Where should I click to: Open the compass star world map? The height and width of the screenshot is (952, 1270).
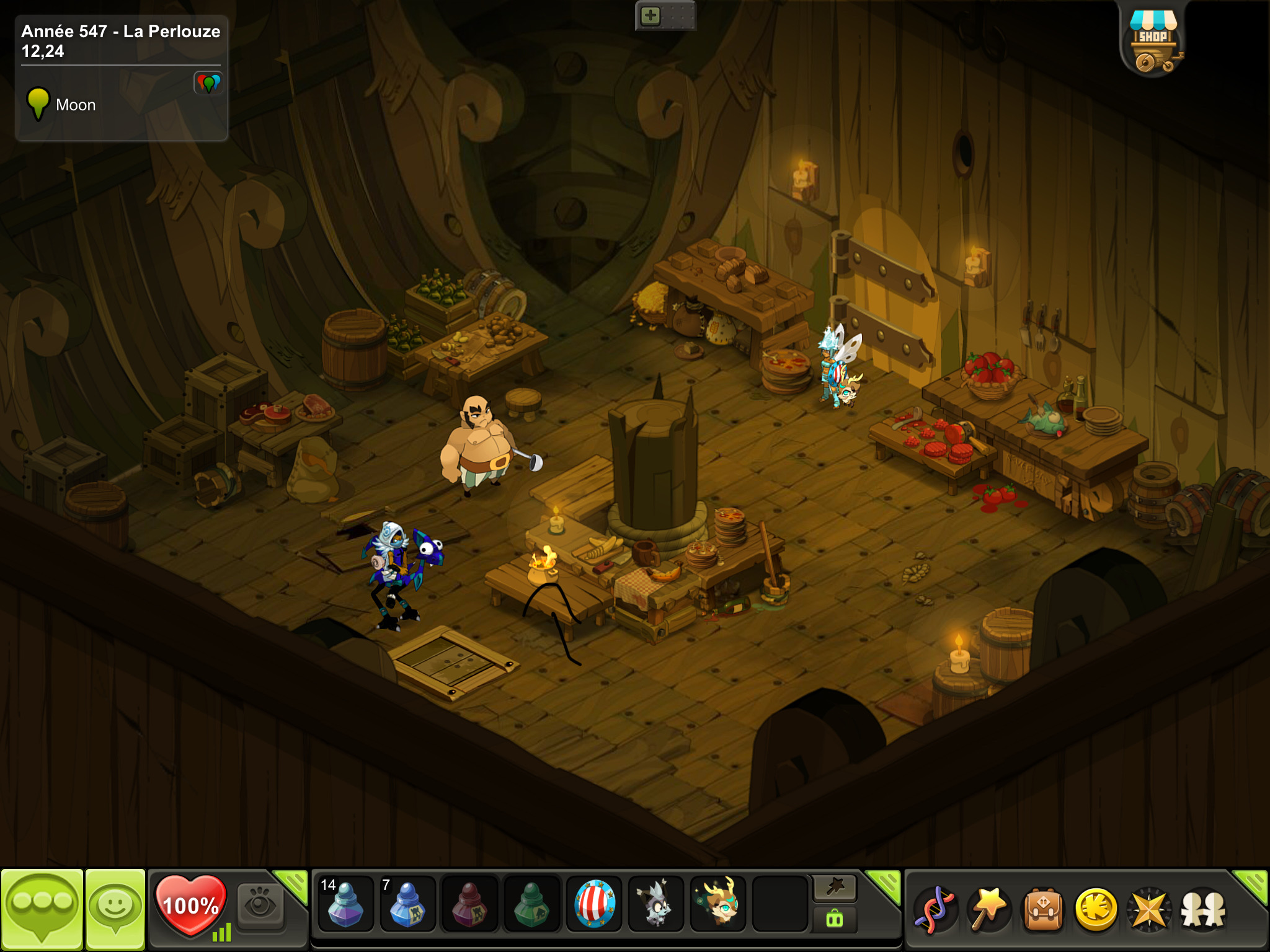1149,910
